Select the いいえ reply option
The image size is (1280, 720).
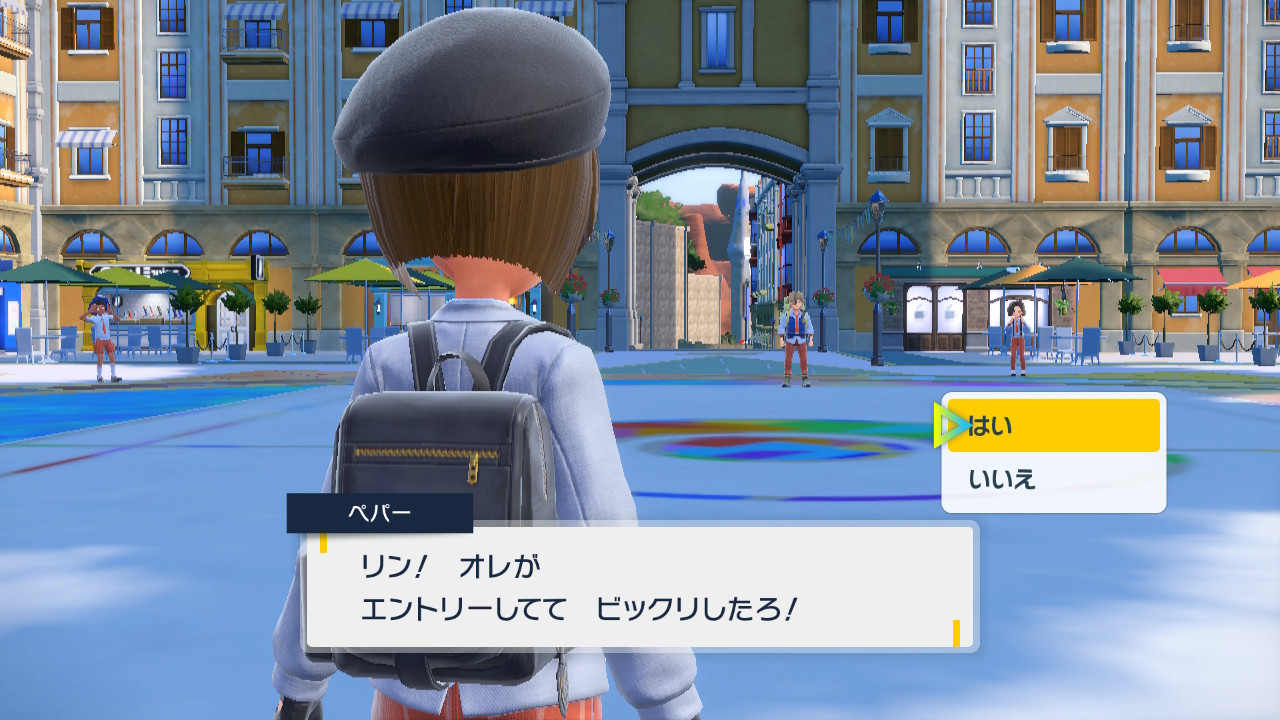click(1053, 480)
